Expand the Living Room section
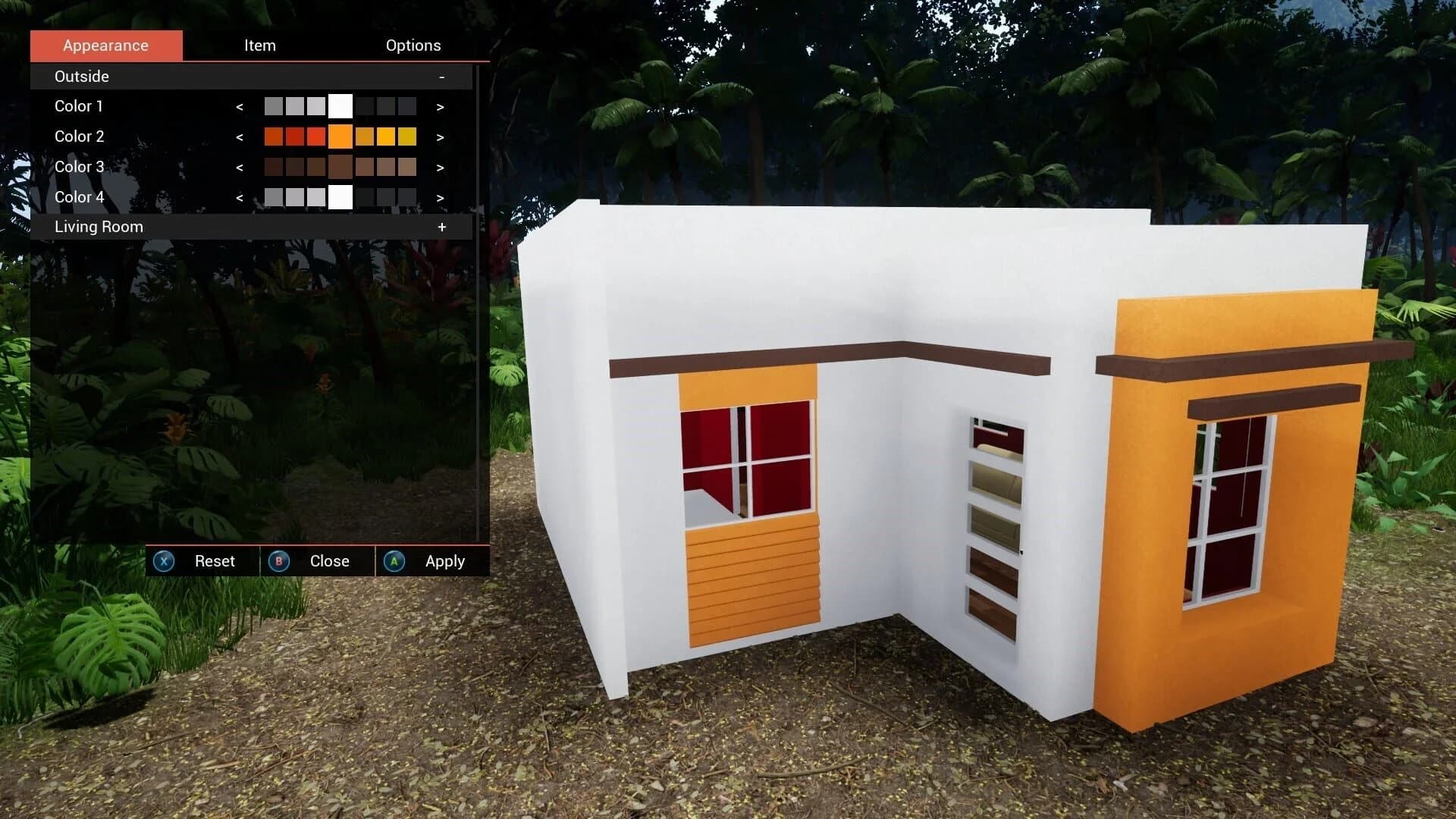Viewport: 1456px width, 819px height. pos(442,226)
